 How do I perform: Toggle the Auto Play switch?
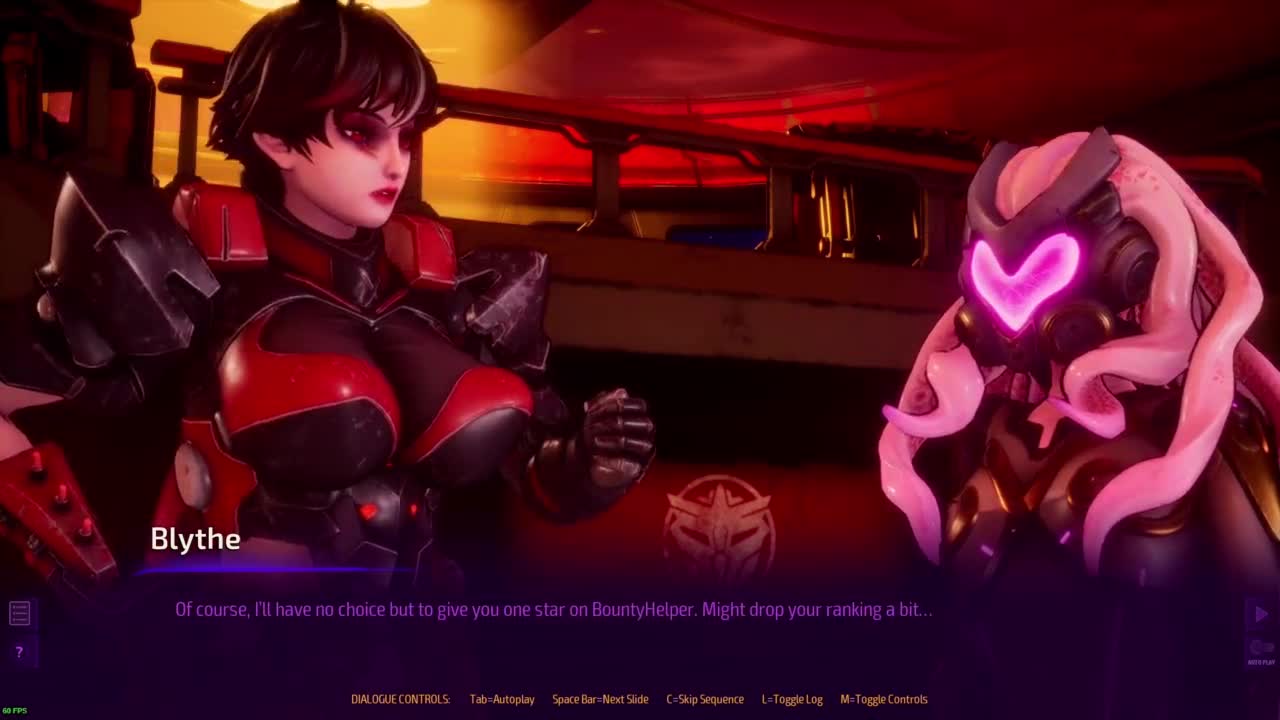[1260, 648]
